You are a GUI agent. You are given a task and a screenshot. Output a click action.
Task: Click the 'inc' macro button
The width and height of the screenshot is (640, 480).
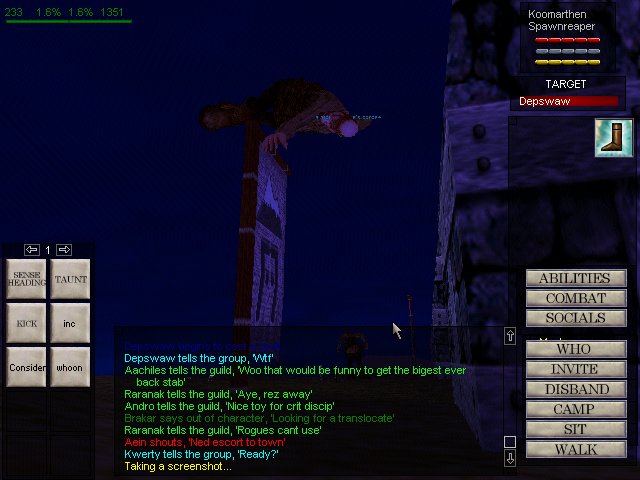coord(70,323)
